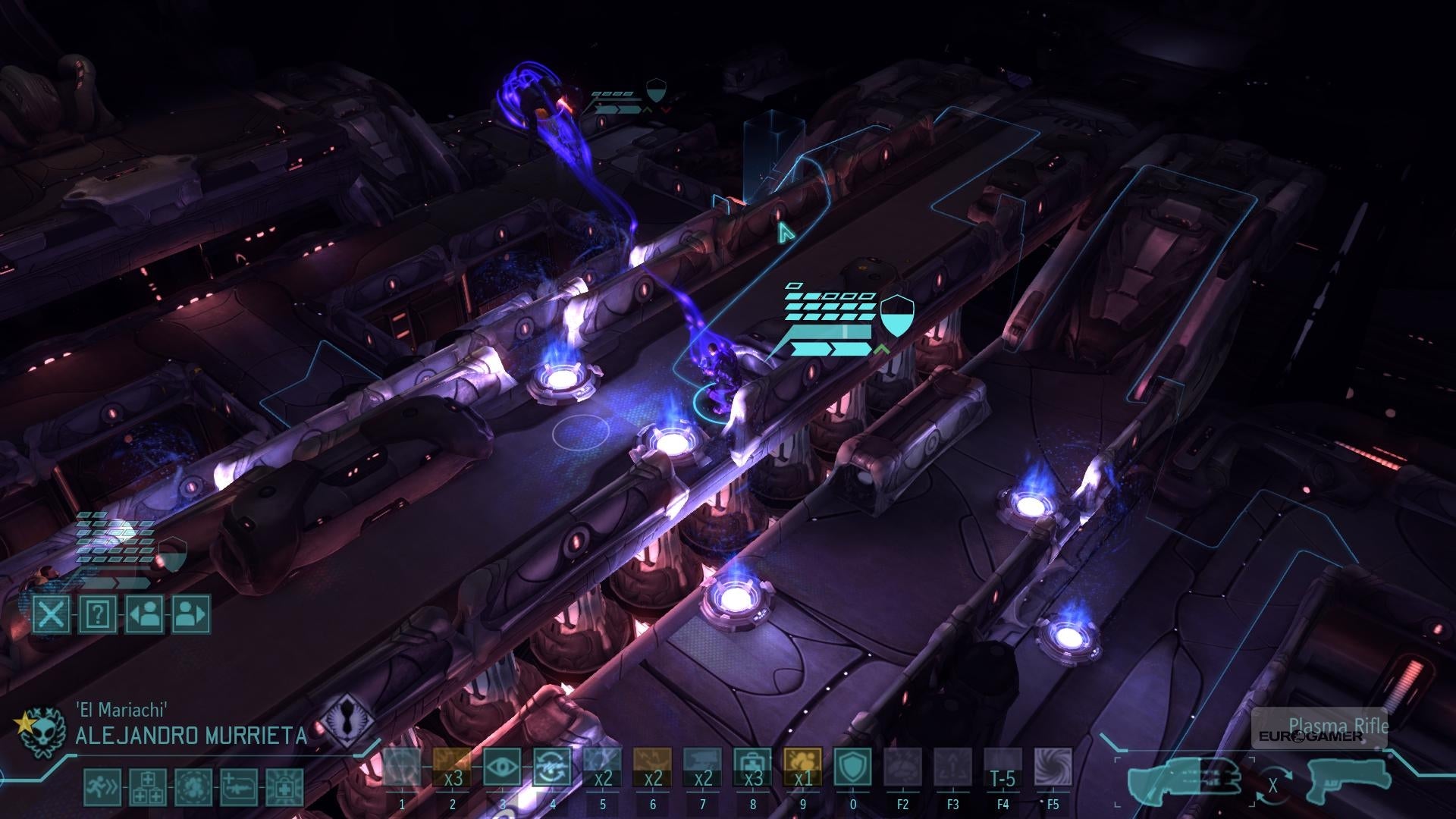Switch to the previous soldier
1456x819 pixels.
click(x=144, y=614)
